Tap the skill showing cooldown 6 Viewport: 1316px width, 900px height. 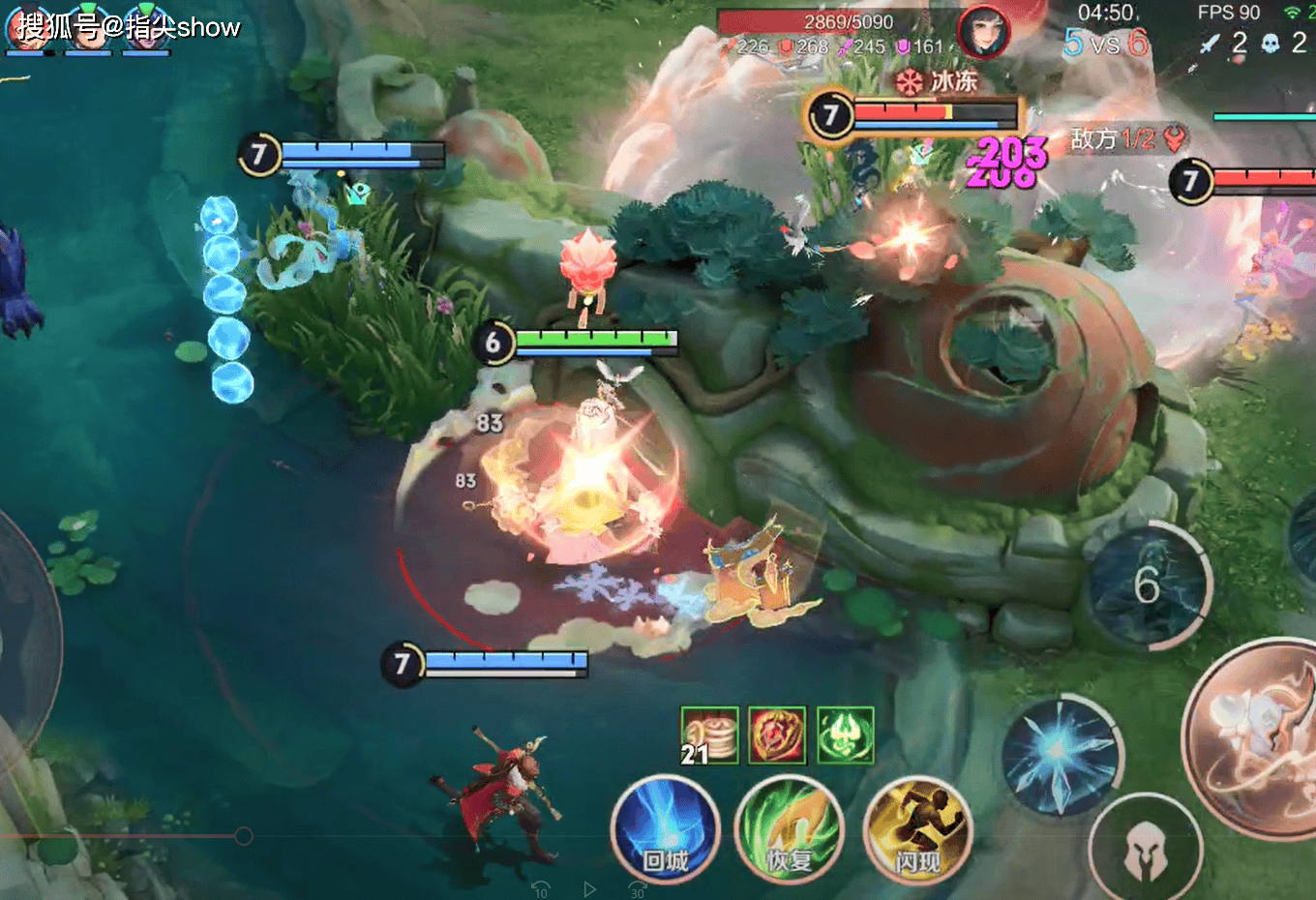pyautogui.click(x=1148, y=585)
